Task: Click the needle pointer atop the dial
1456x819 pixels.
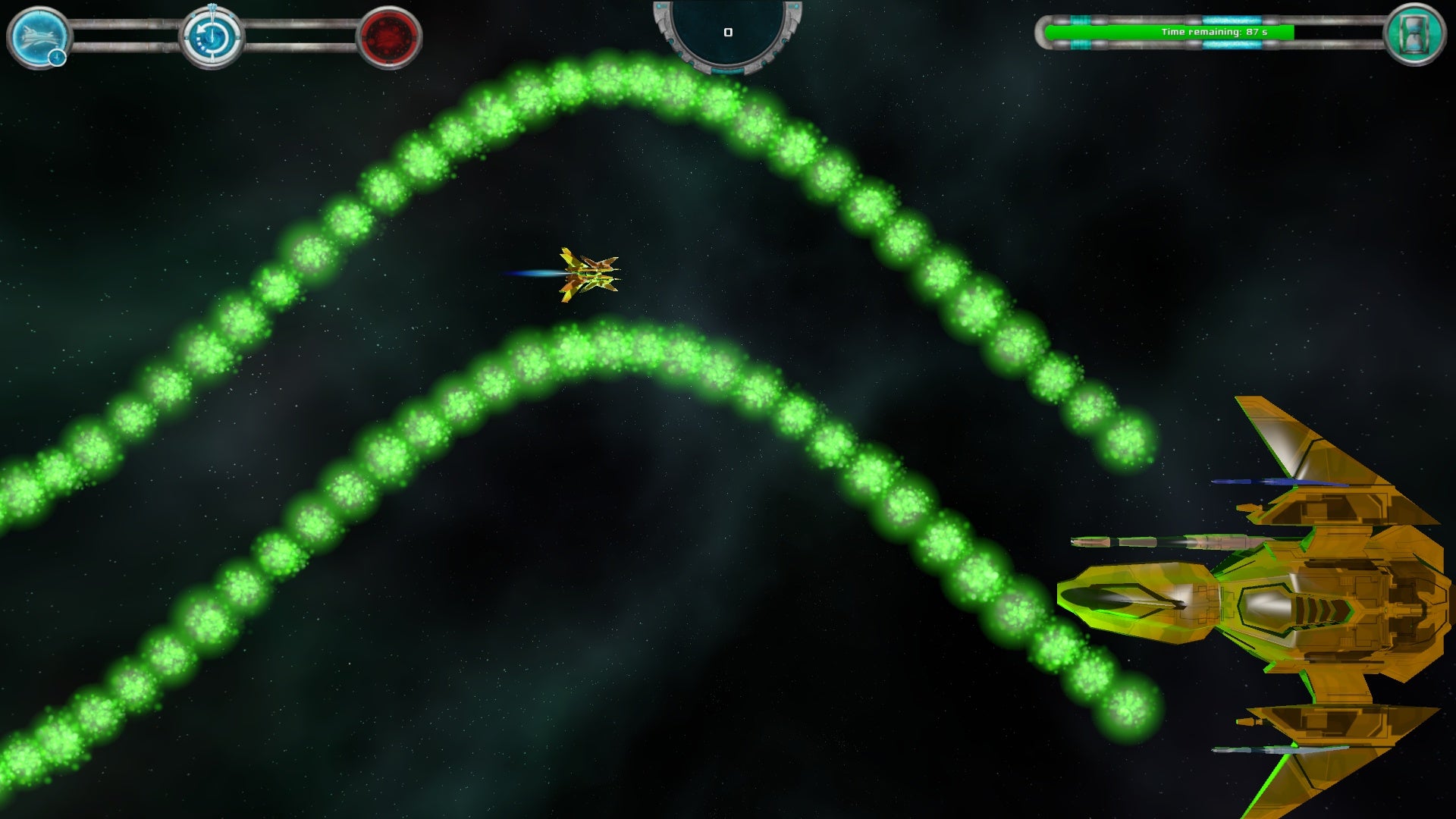Action: coord(212,7)
